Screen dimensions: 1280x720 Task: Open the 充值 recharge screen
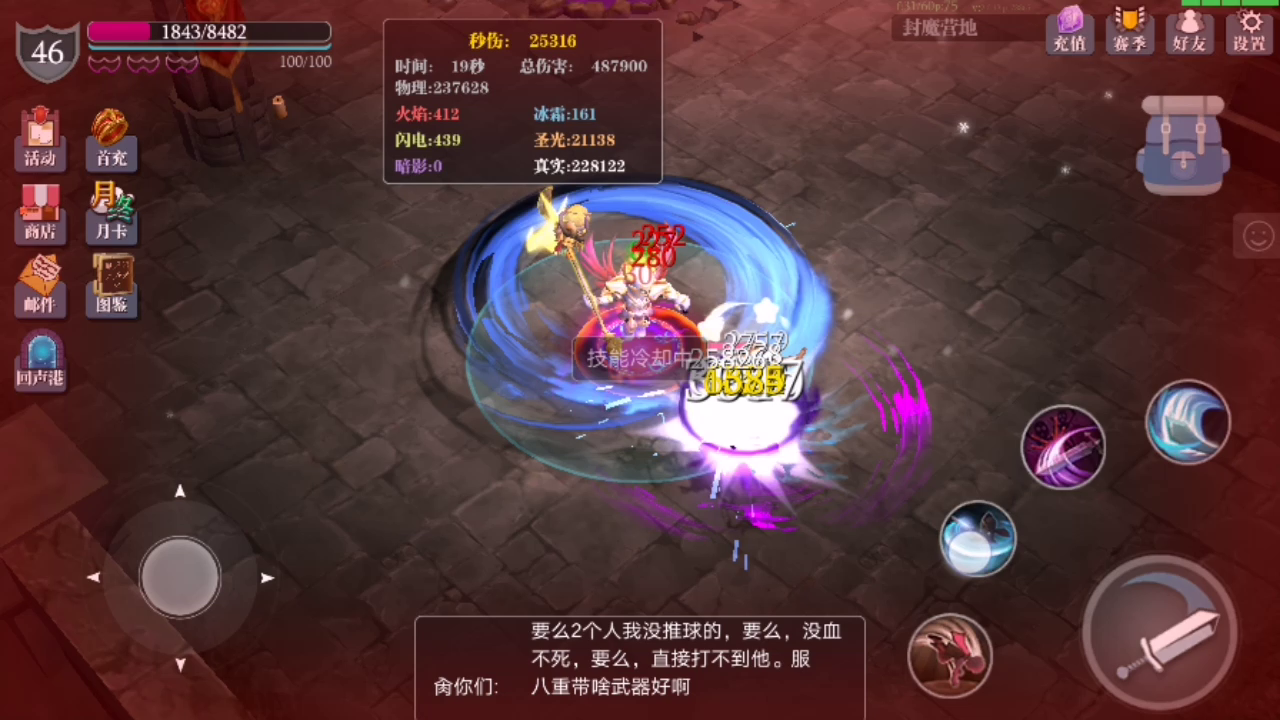tap(1069, 30)
